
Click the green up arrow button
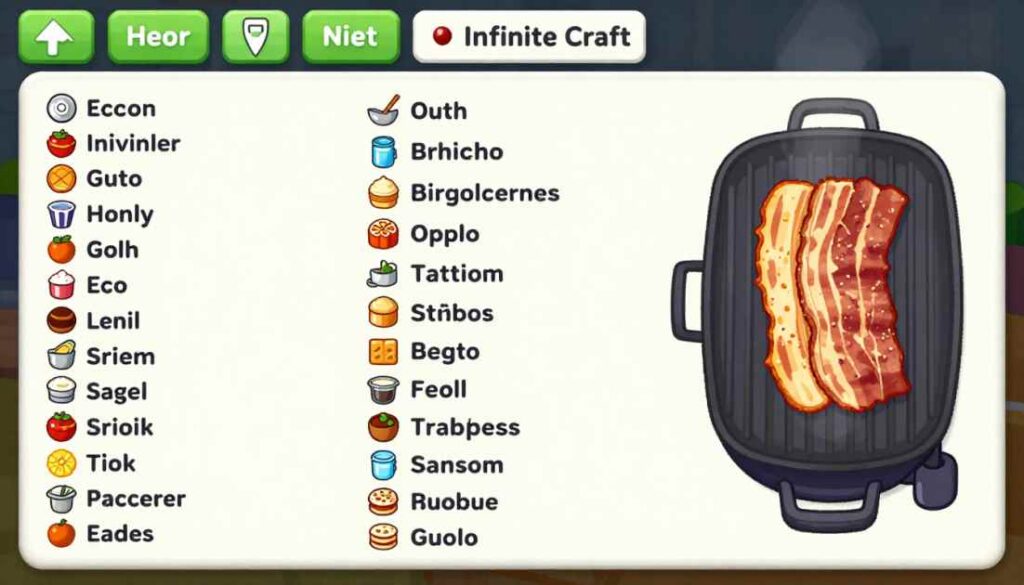(x=56, y=38)
